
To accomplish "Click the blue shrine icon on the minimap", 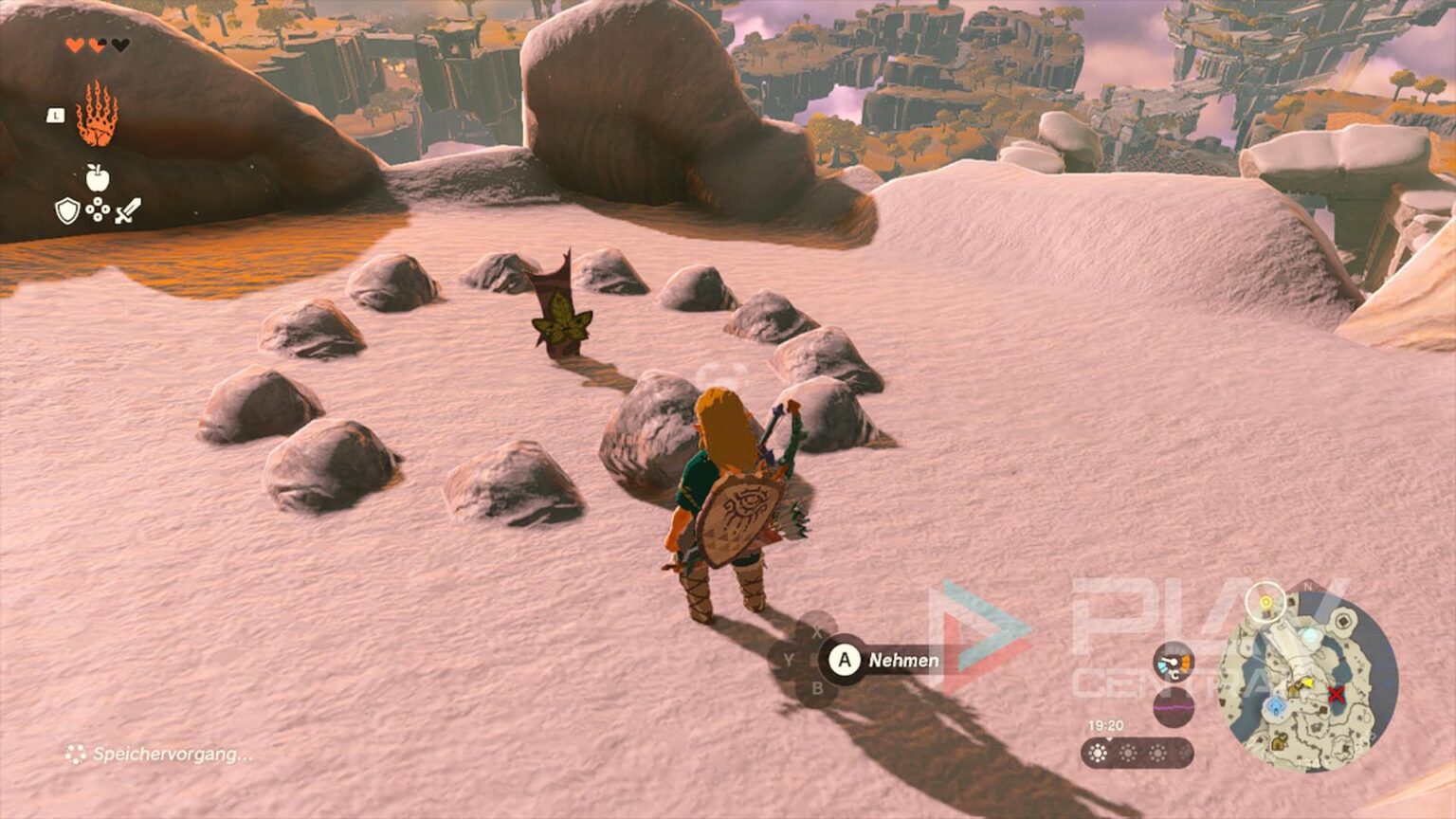I will (1276, 704).
